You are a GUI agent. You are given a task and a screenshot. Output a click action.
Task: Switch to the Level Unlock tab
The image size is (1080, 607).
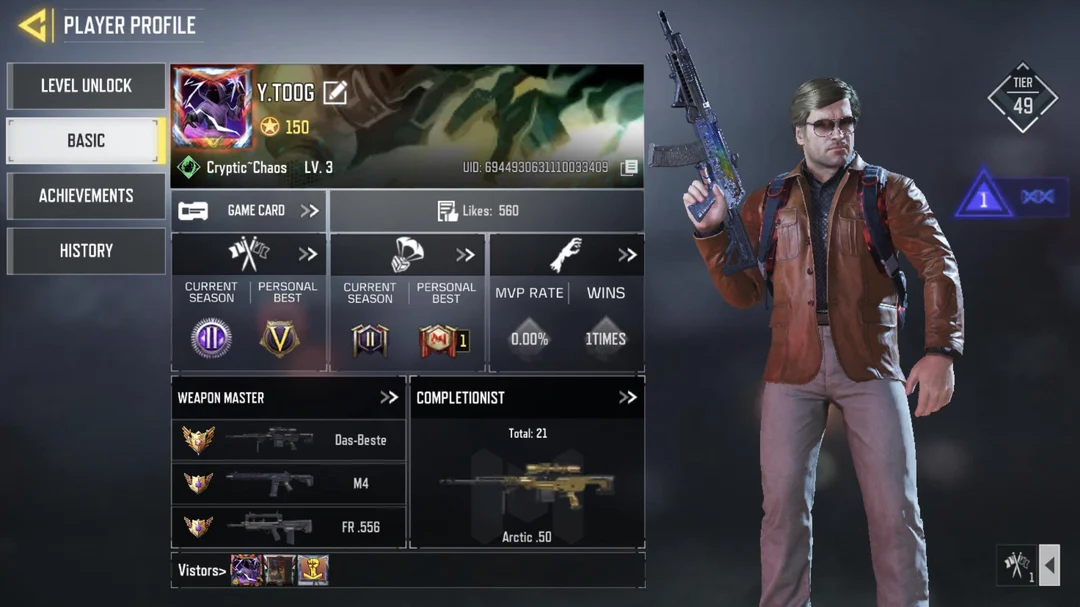[x=86, y=86]
